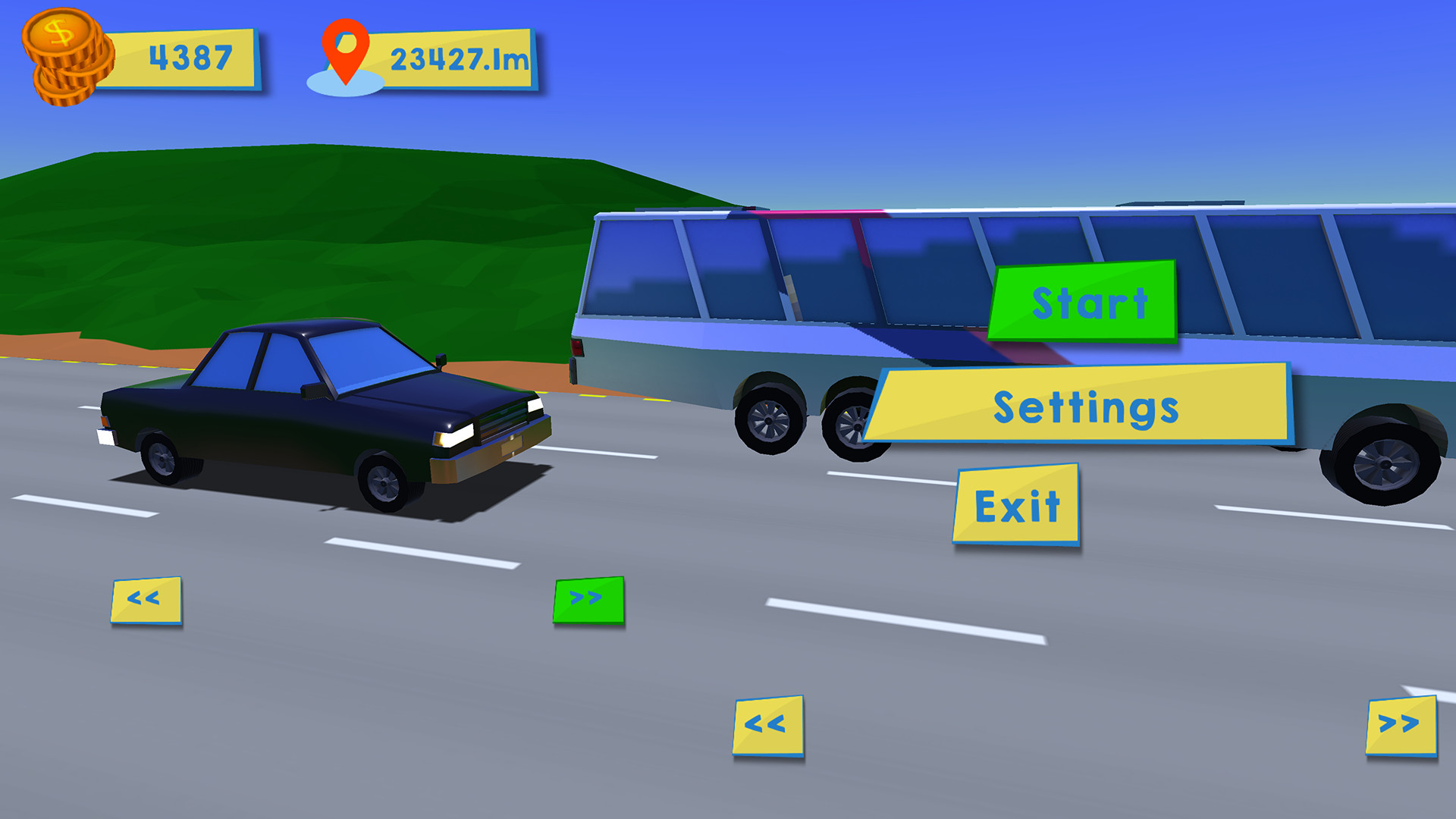Click Exit to quit the game
Image resolution: width=1456 pixels, height=819 pixels.
tap(1017, 503)
